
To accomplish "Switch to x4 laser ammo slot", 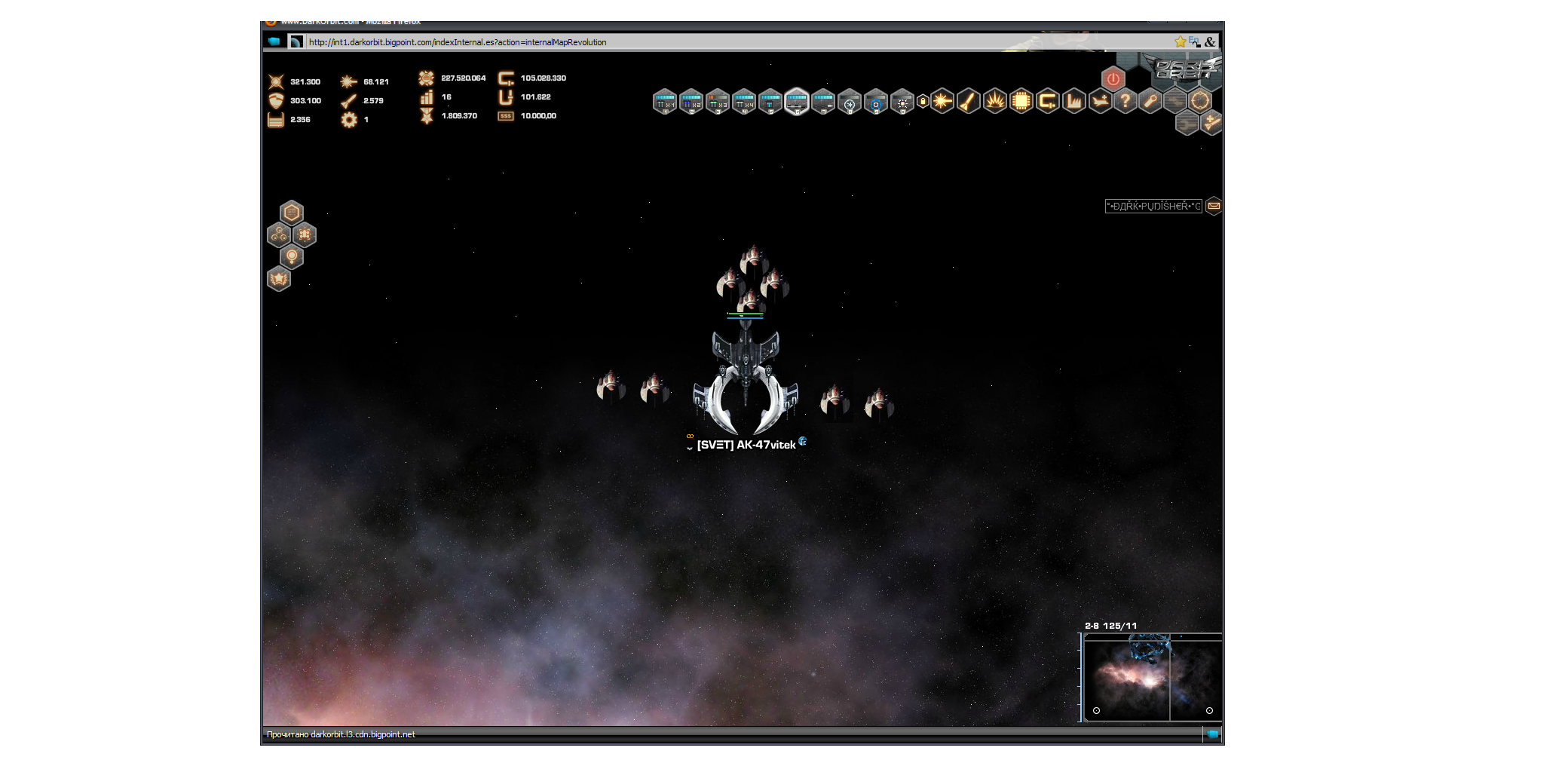I will point(743,101).
